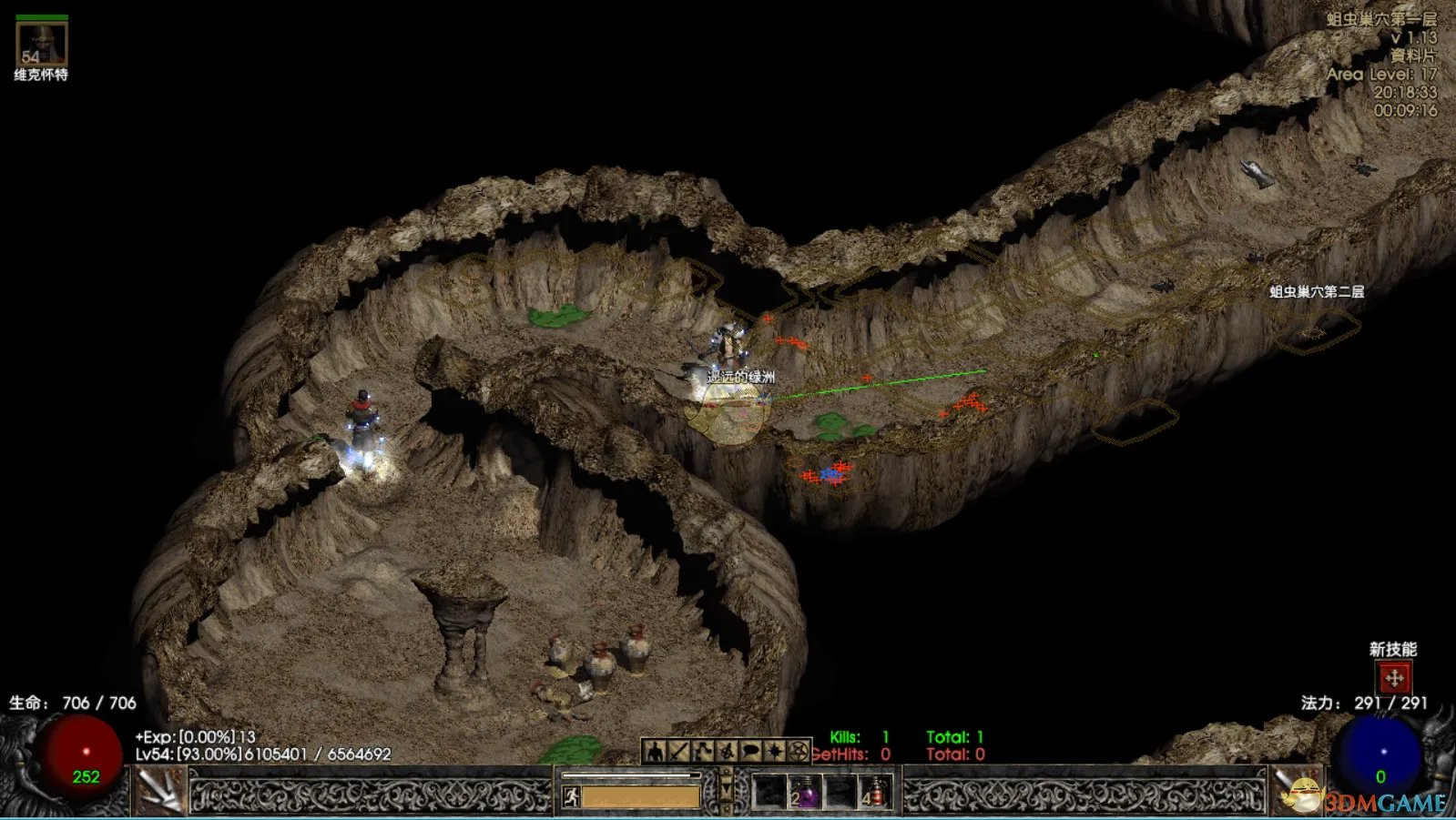1456x820 pixels.
Task: Open the character sheet from the mini panel
Action: coord(654,752)
